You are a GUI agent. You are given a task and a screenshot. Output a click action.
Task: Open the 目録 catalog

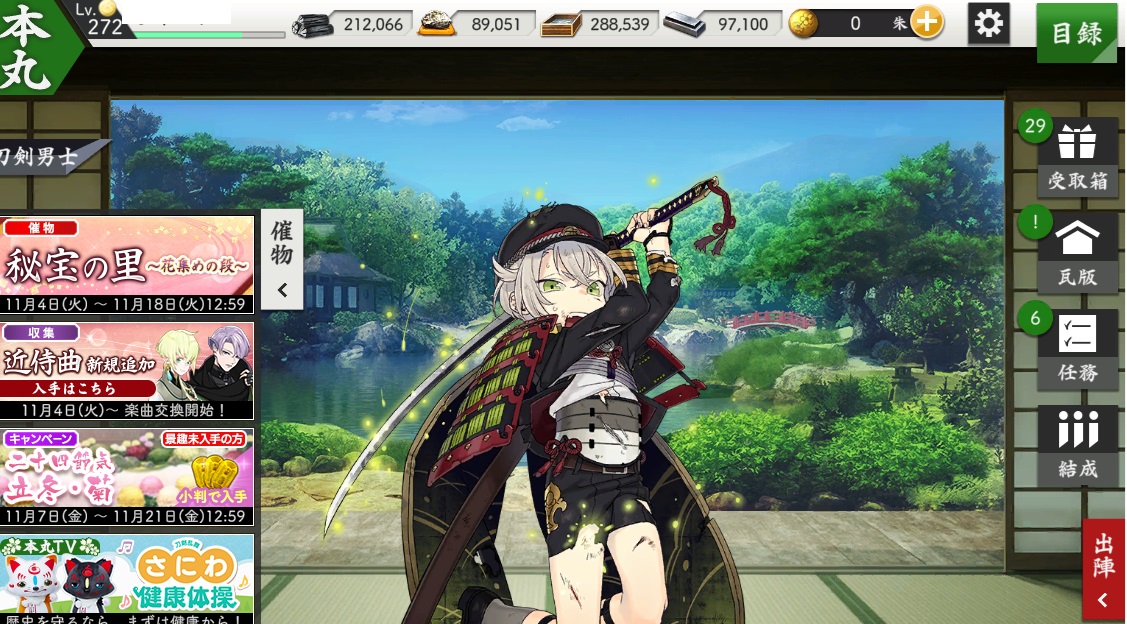[x=1076, y=33]
